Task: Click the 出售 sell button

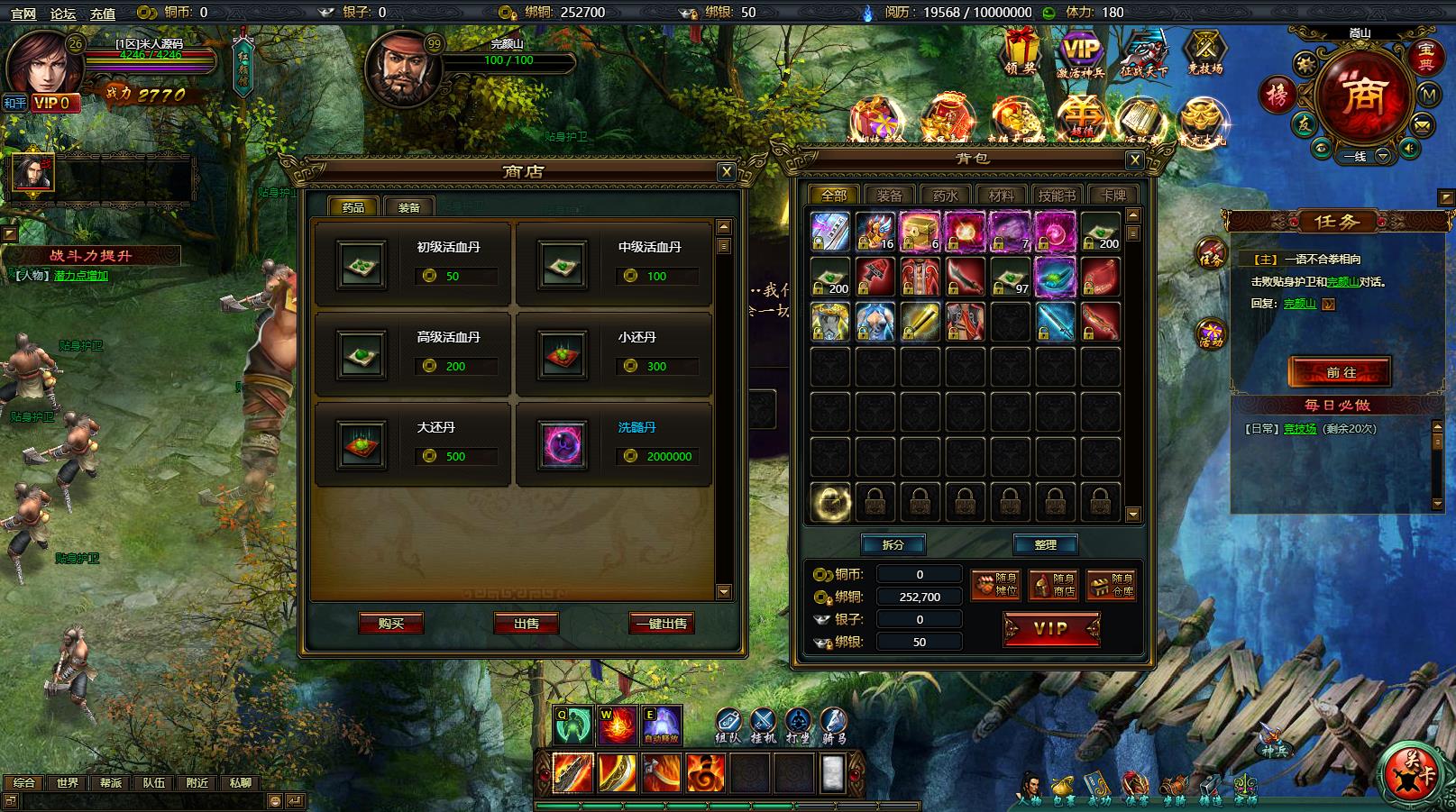Action: [526, 624]
